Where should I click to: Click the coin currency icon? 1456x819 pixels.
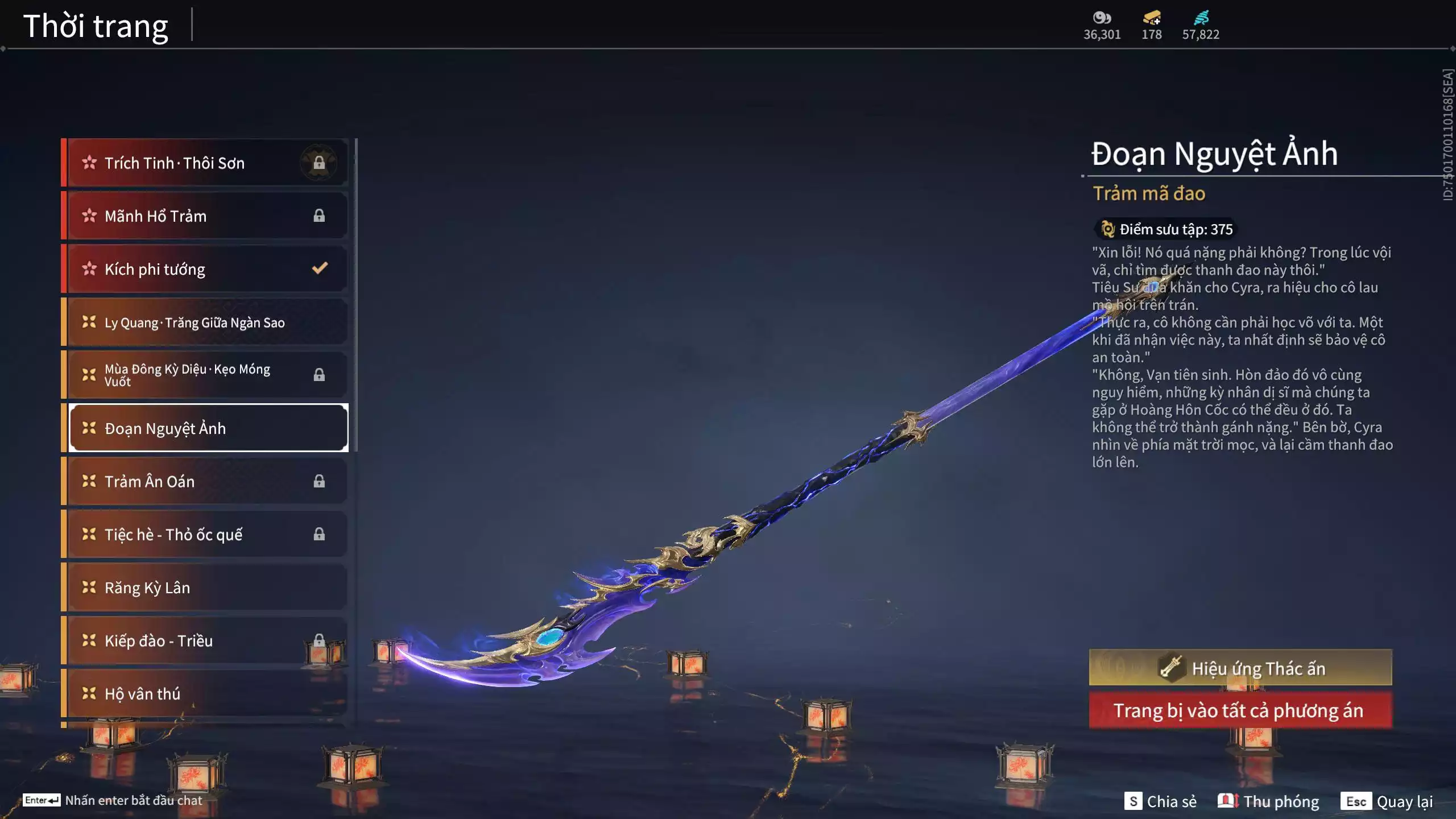1102,18
